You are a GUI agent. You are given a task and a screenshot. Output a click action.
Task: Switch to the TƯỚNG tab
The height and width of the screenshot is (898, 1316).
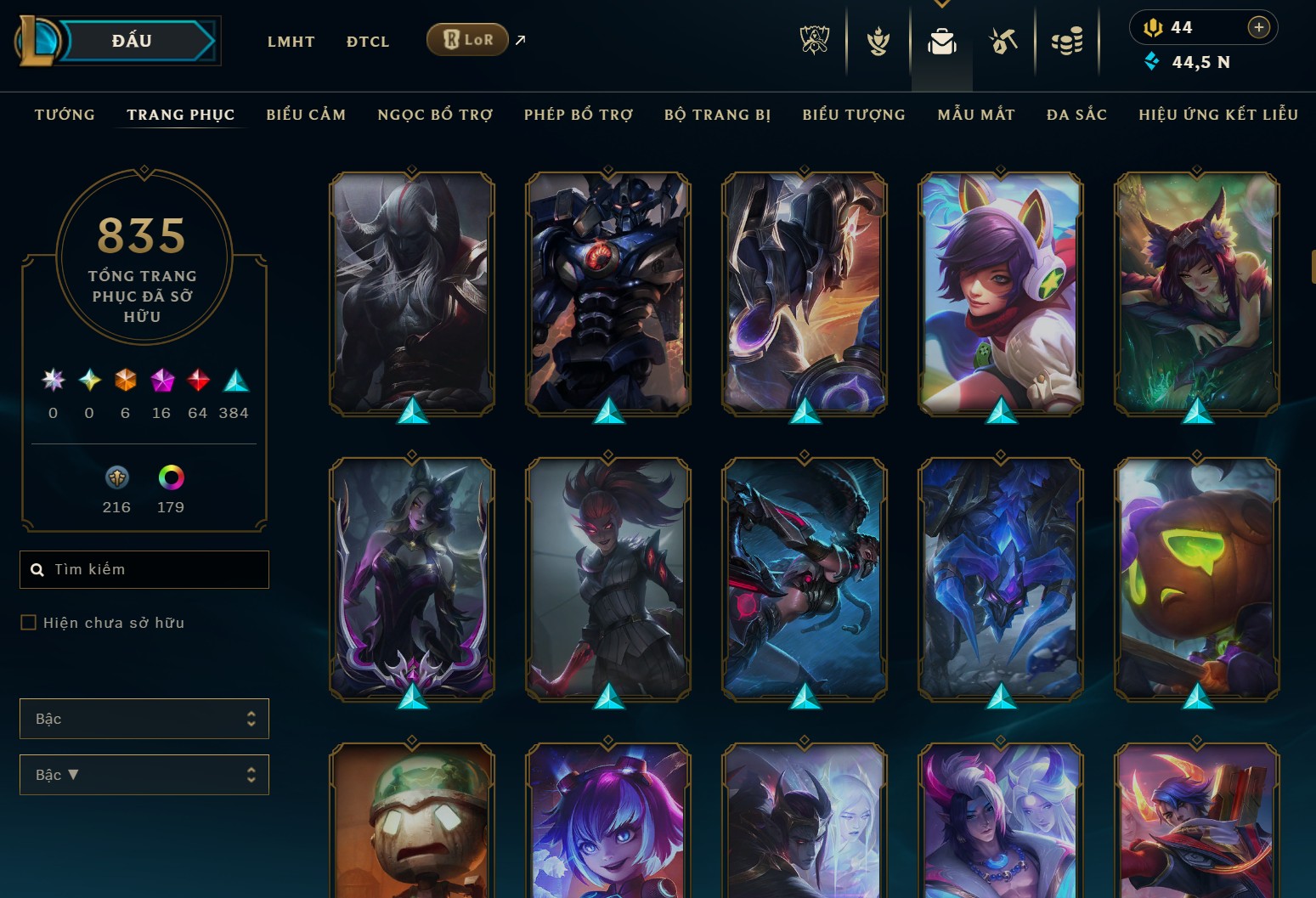(x=64, y=114)
